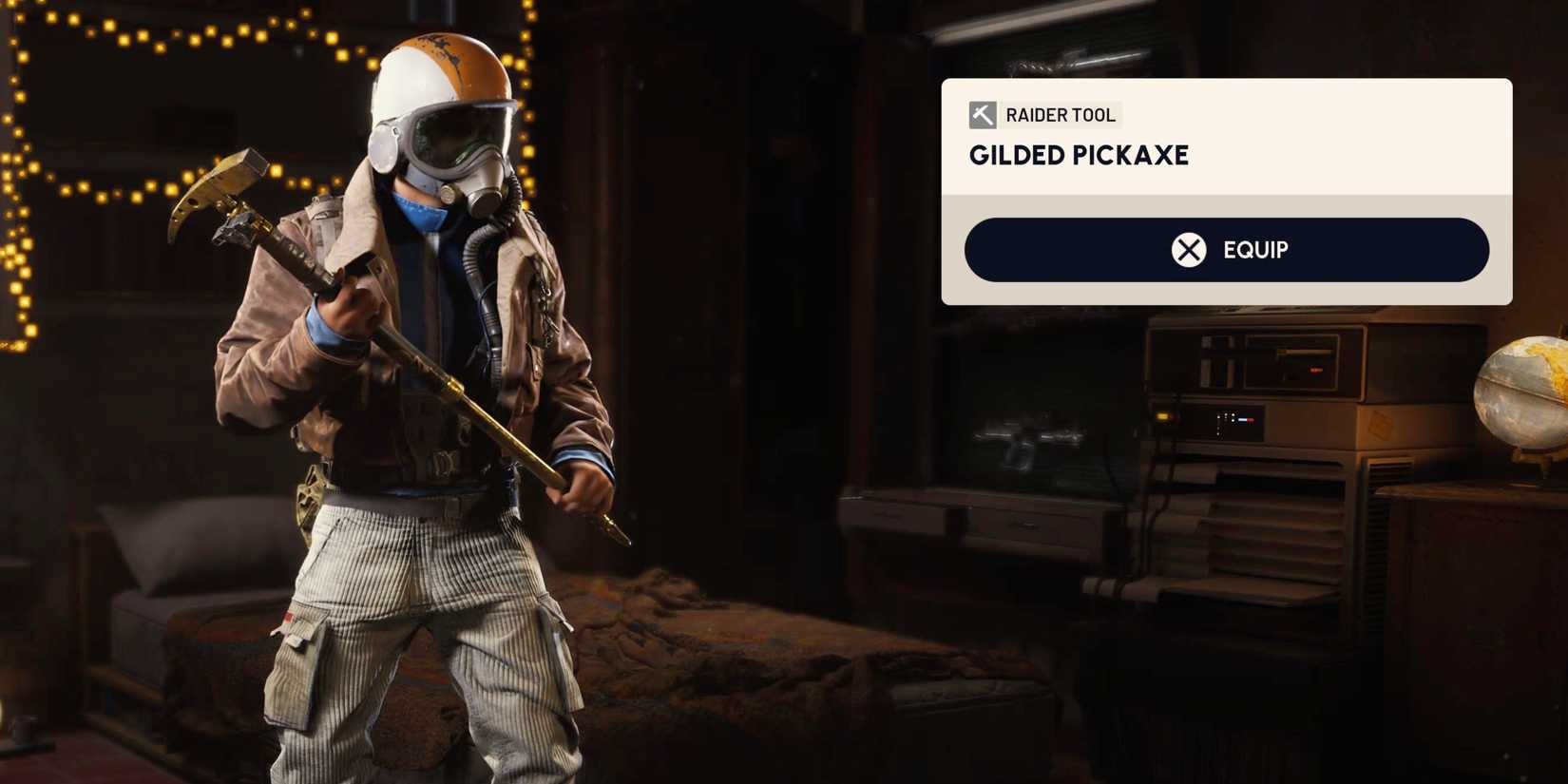
Task: Click the small yellow indicator light on the stereo
Action: tap(1162, 415)
